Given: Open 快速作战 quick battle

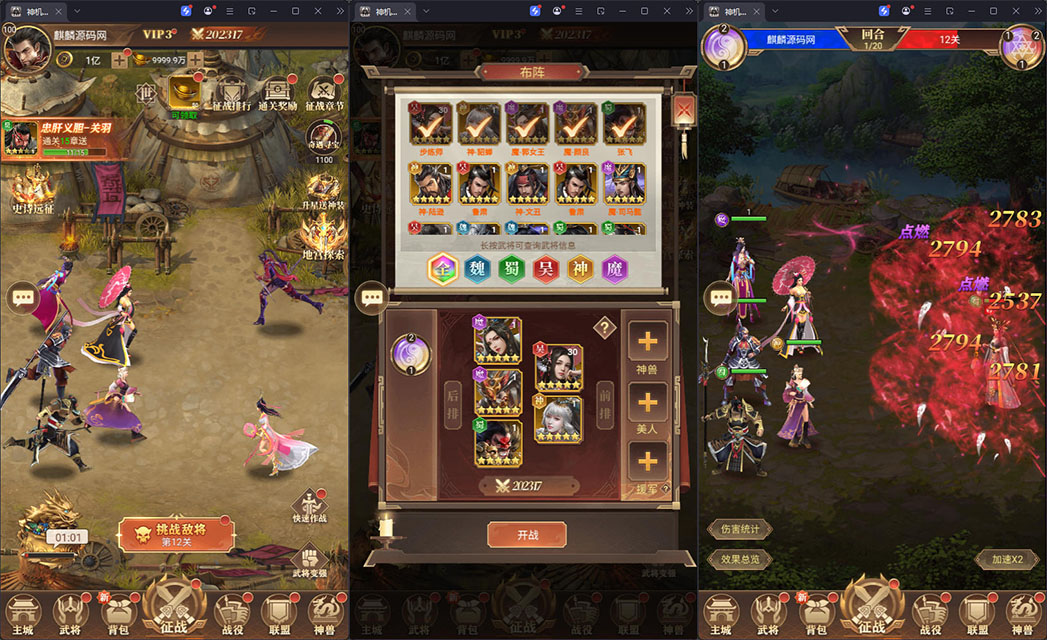Looking at the screenshot, I should (310, 504).
